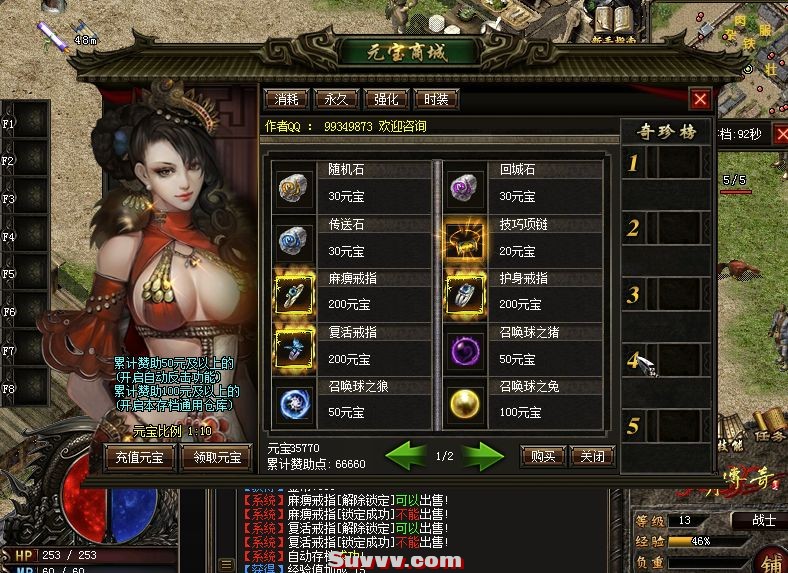This screenshot has width=788, height=573.
Task: Choose the 召唤球之狼 blue orb
Action: (x=294, y=402)
